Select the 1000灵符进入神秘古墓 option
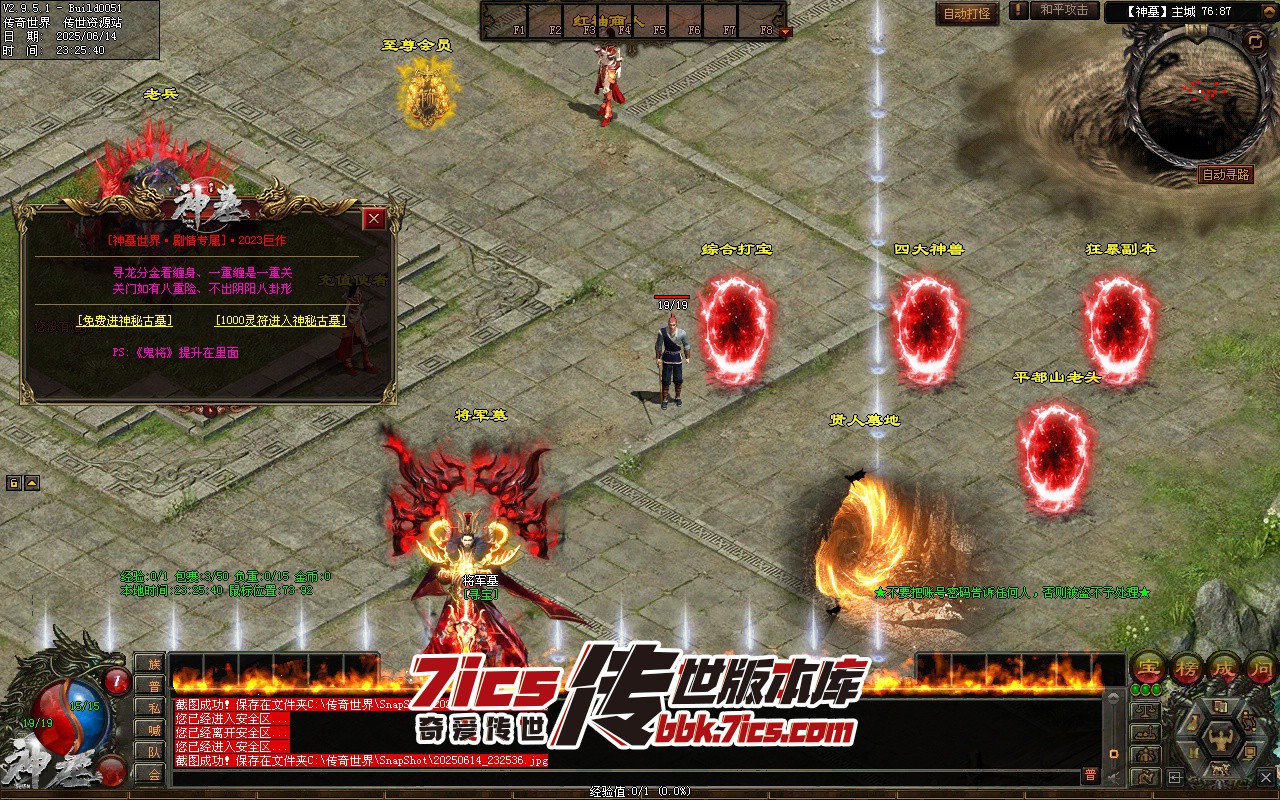This screenshot has height=800, width=1280. tap(280, 321)
